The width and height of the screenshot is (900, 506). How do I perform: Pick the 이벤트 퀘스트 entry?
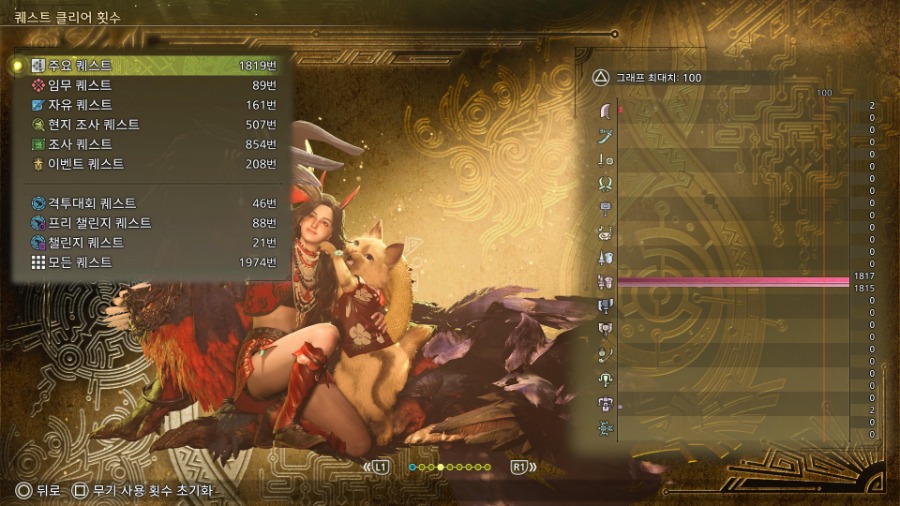(150, 164)
